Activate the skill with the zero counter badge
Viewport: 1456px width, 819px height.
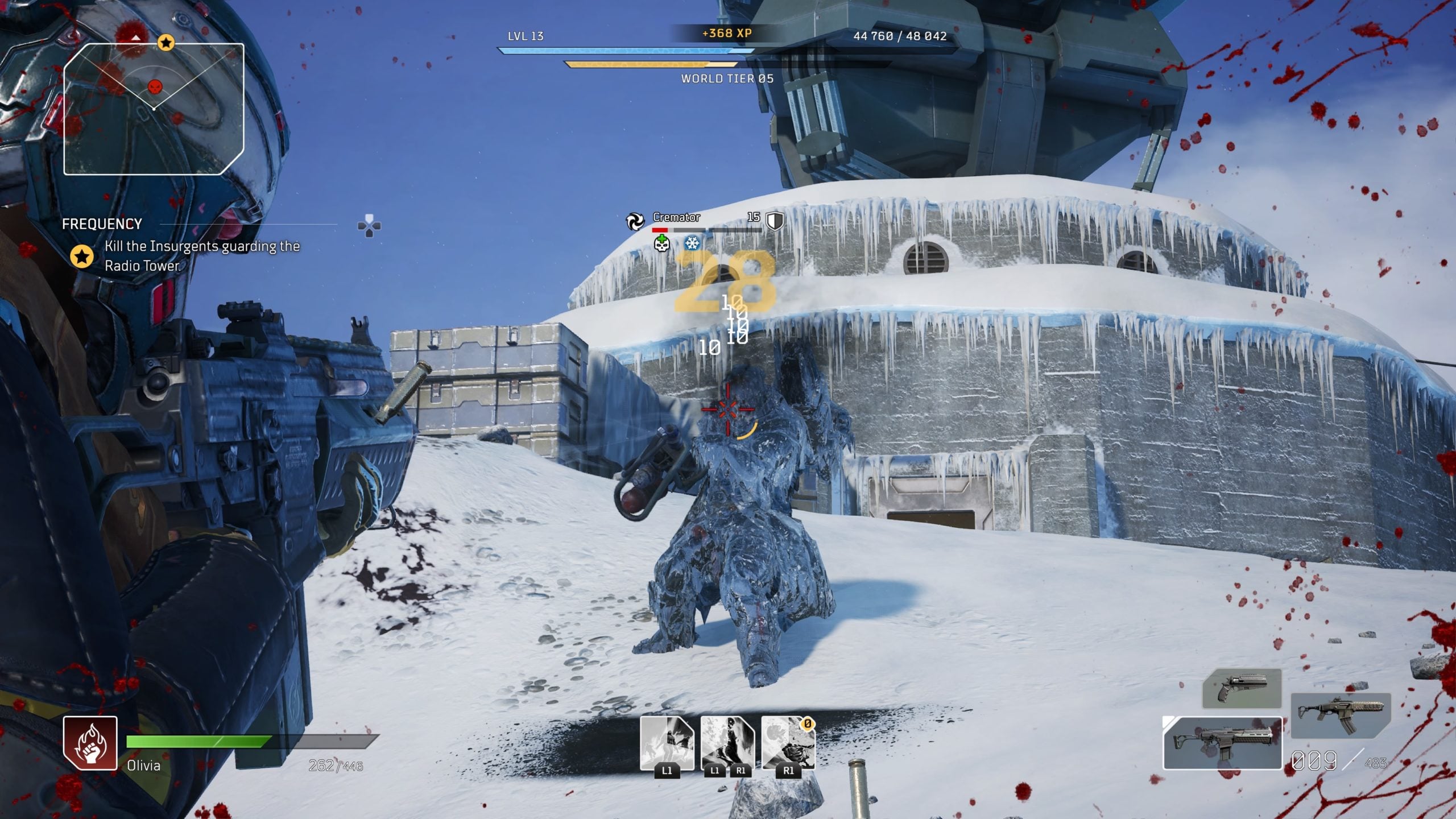point(788,743)
